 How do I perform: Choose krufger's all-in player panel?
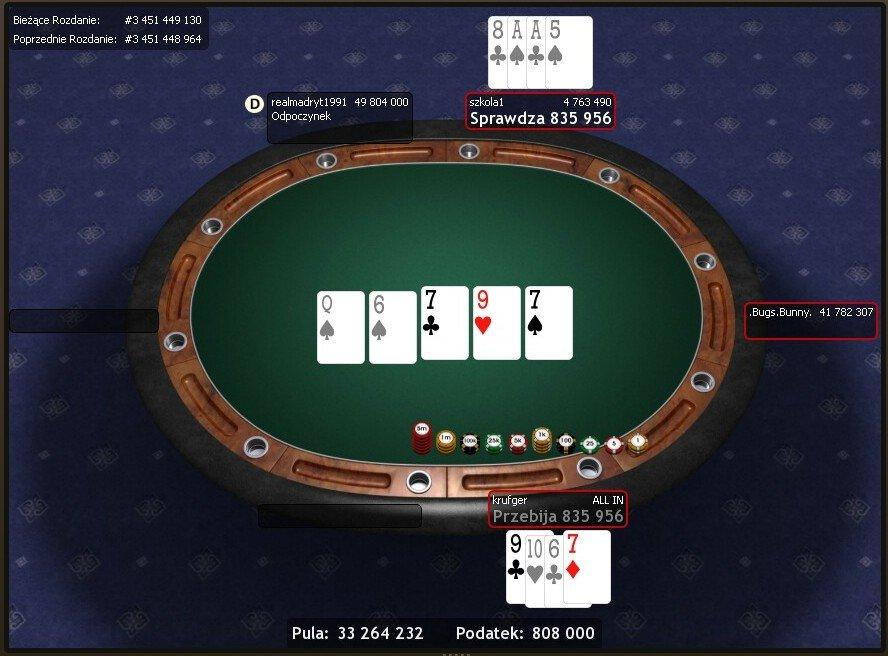coord(557,509)
